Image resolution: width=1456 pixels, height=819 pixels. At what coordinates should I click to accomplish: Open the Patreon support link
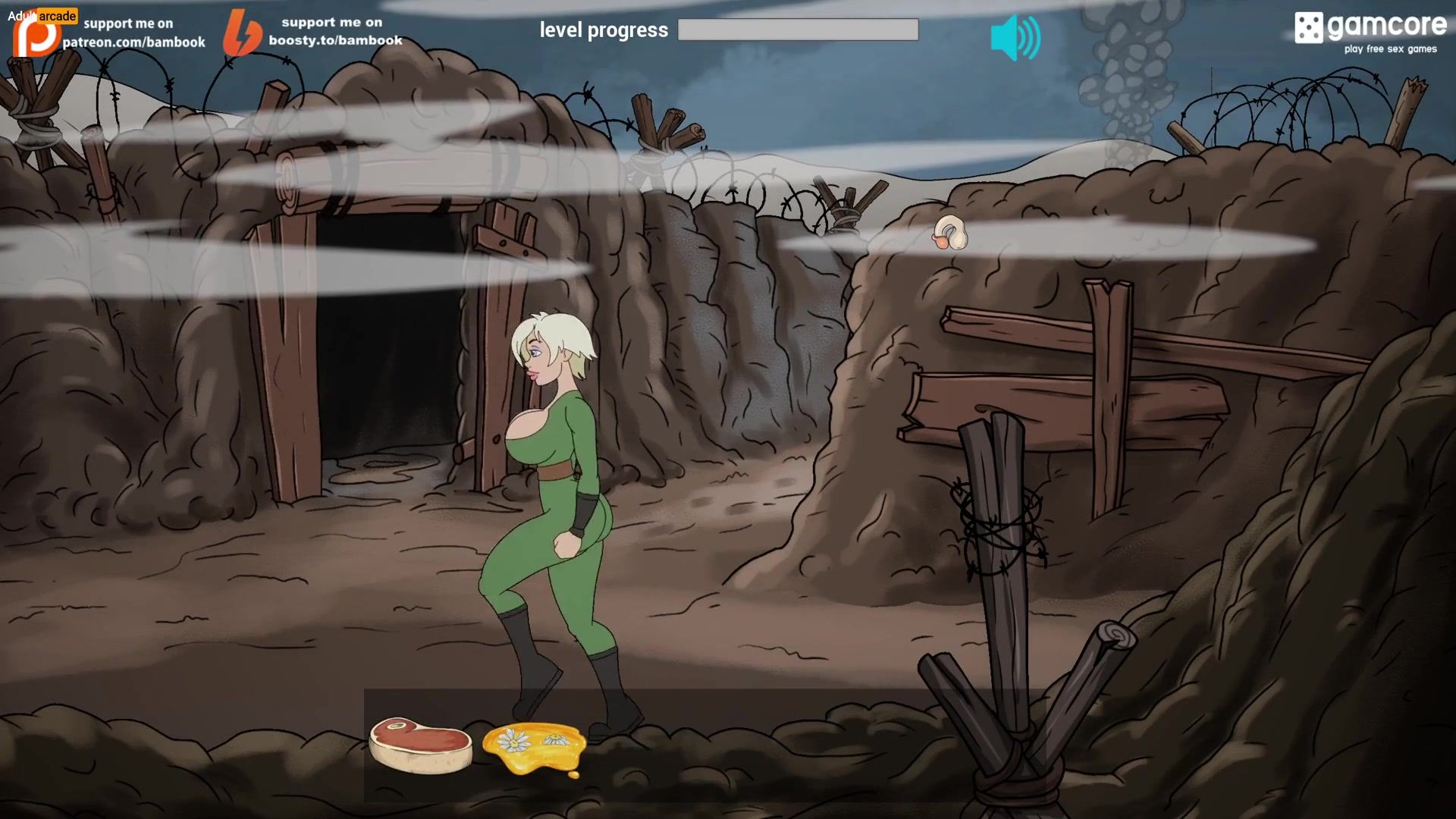click(x=110, y=33)
